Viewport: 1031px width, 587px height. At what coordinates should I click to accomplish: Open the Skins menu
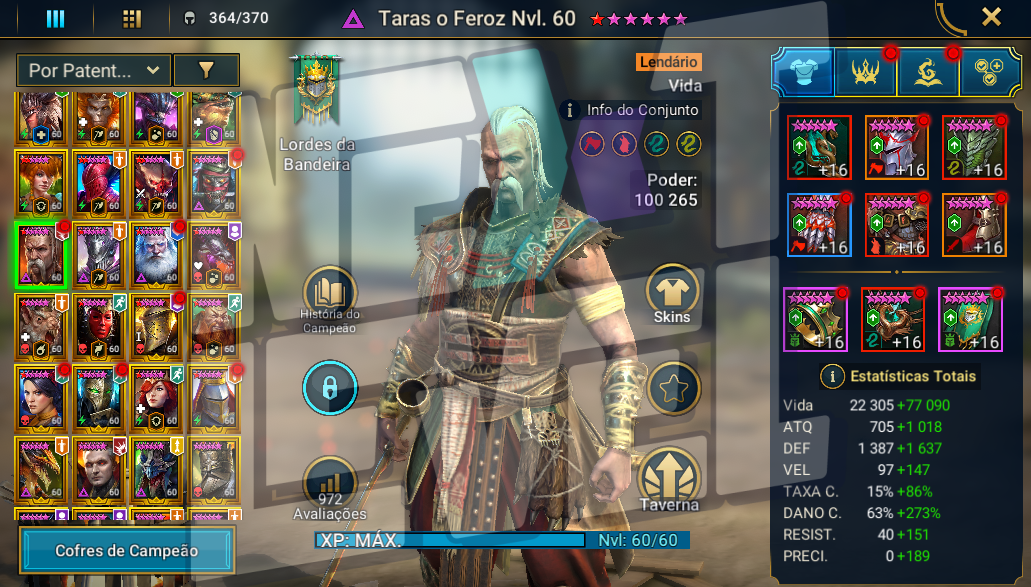coord(672,295)
